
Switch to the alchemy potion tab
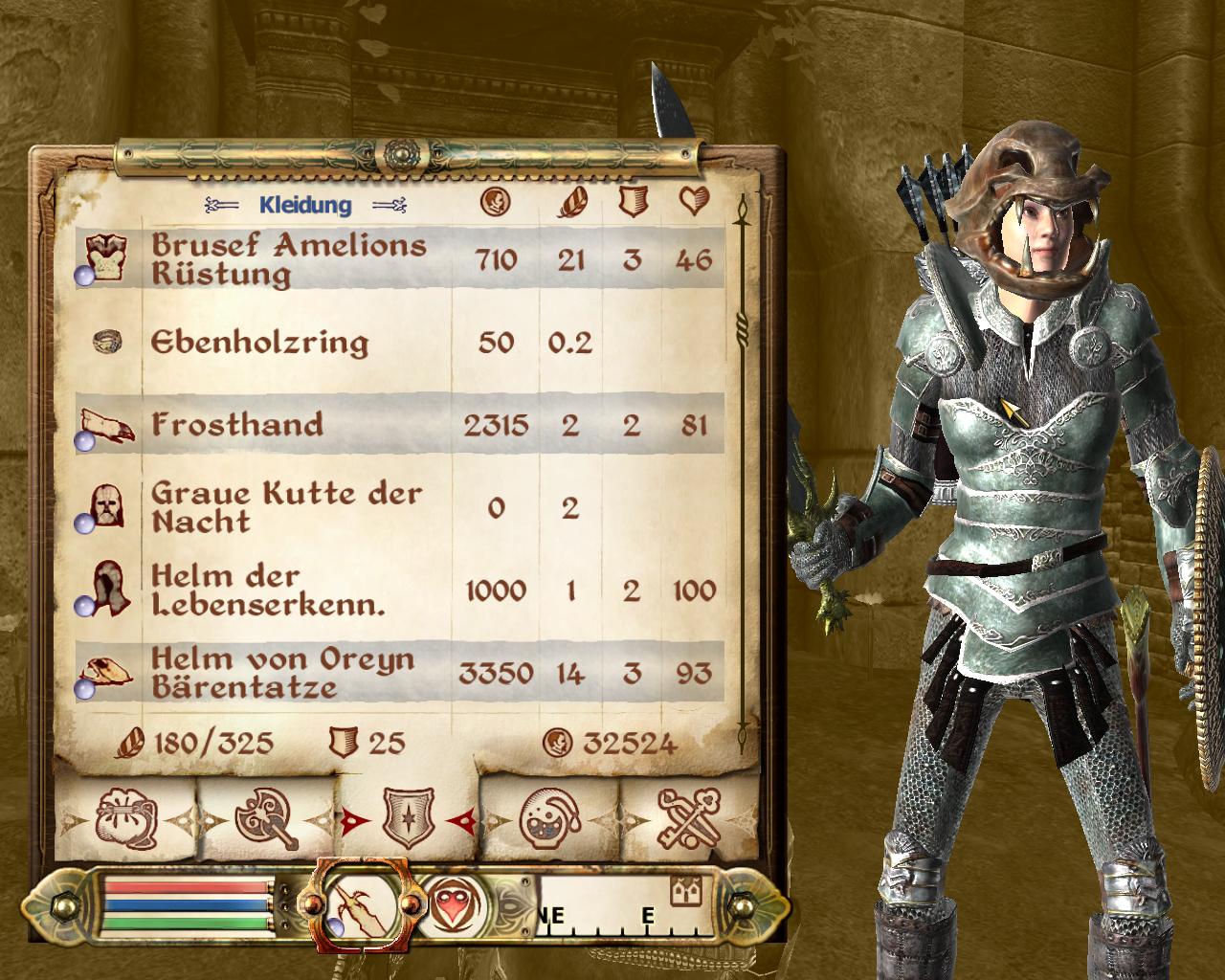tap(549, 819)
